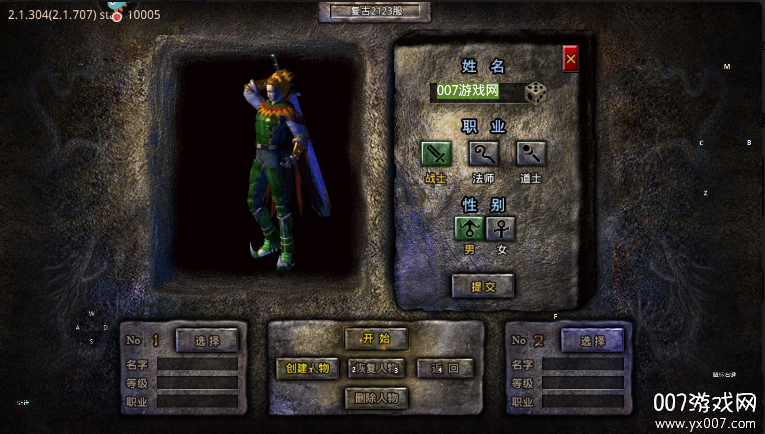Select character slot No 1 with 选择

click(207, 341)
